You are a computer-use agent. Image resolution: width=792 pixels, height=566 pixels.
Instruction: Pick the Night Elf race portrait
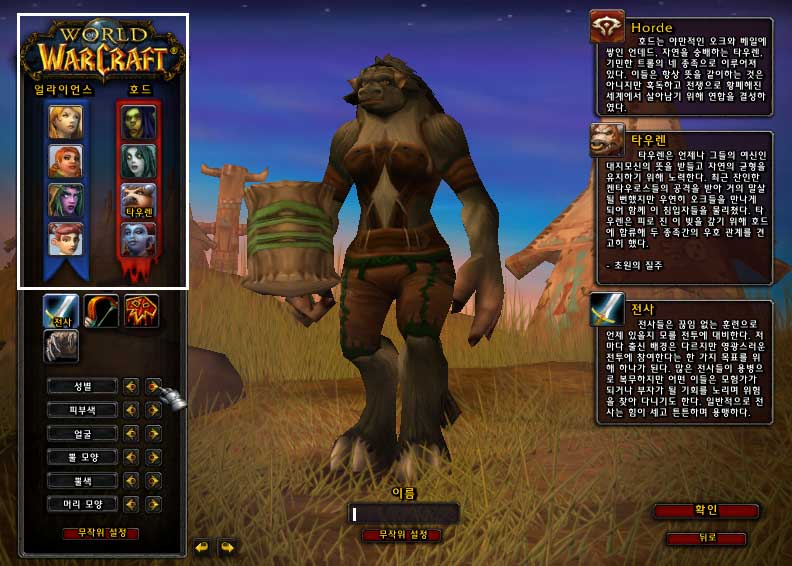point(66,200)
